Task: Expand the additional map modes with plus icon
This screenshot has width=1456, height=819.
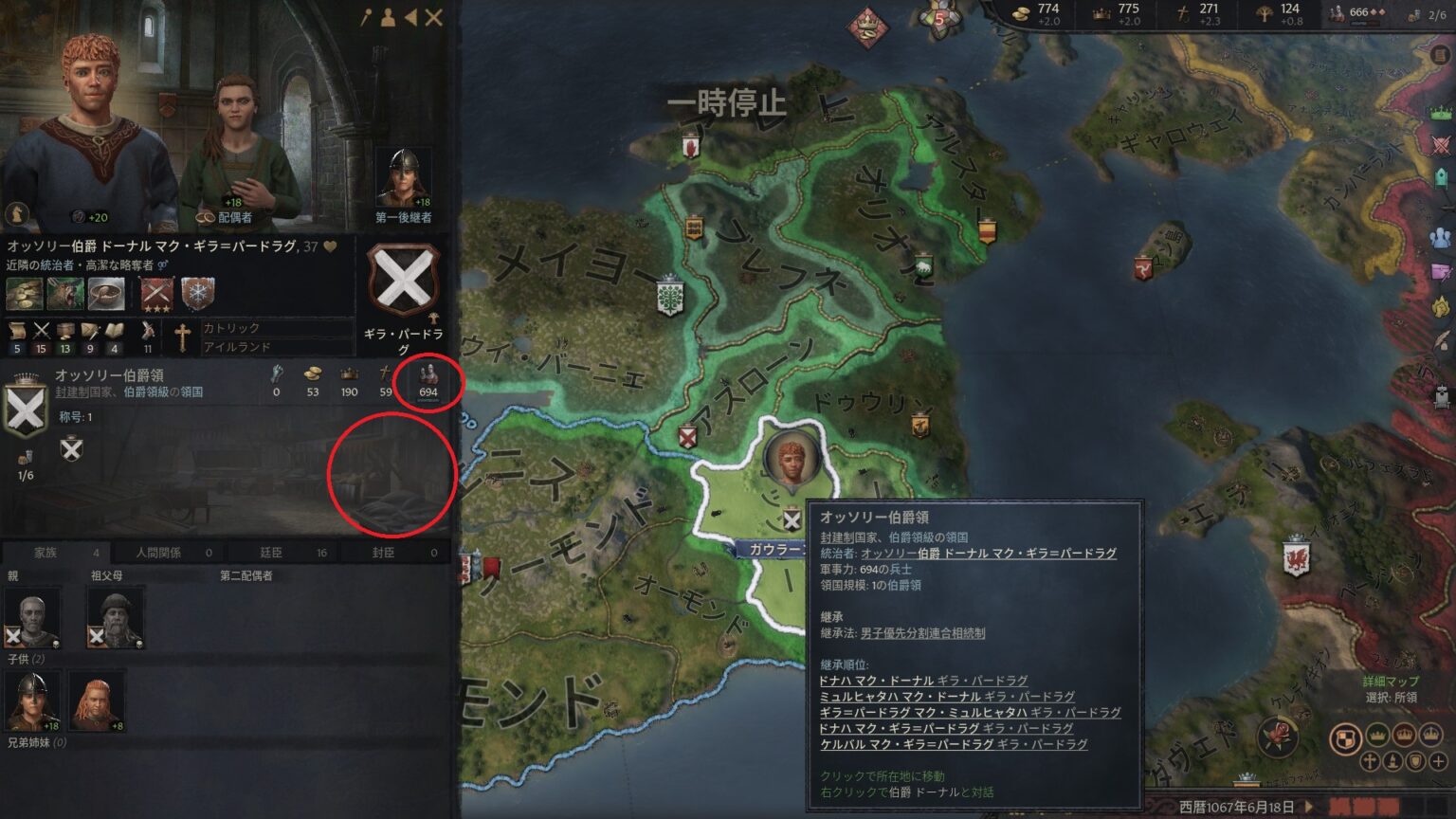Action: [1438, 760]
